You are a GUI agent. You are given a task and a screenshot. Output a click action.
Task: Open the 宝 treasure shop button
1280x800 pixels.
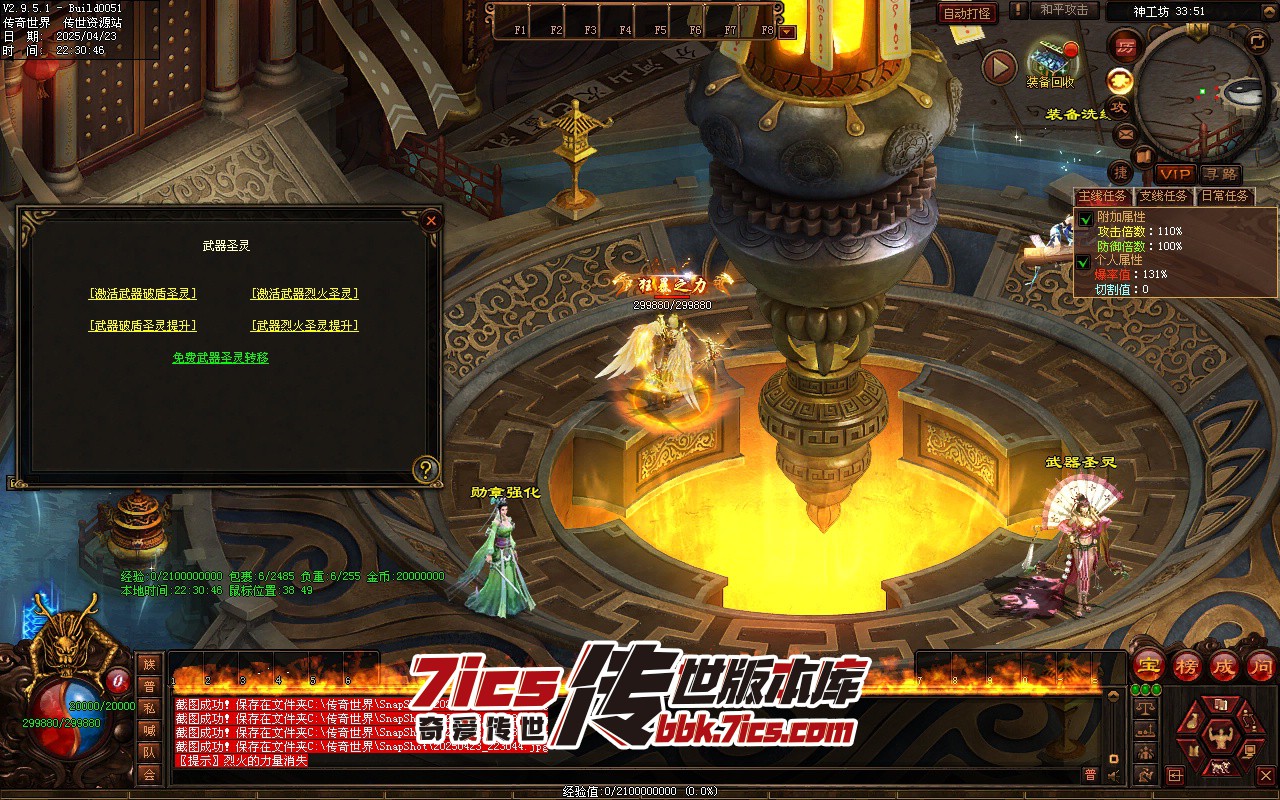(1149, 665)
